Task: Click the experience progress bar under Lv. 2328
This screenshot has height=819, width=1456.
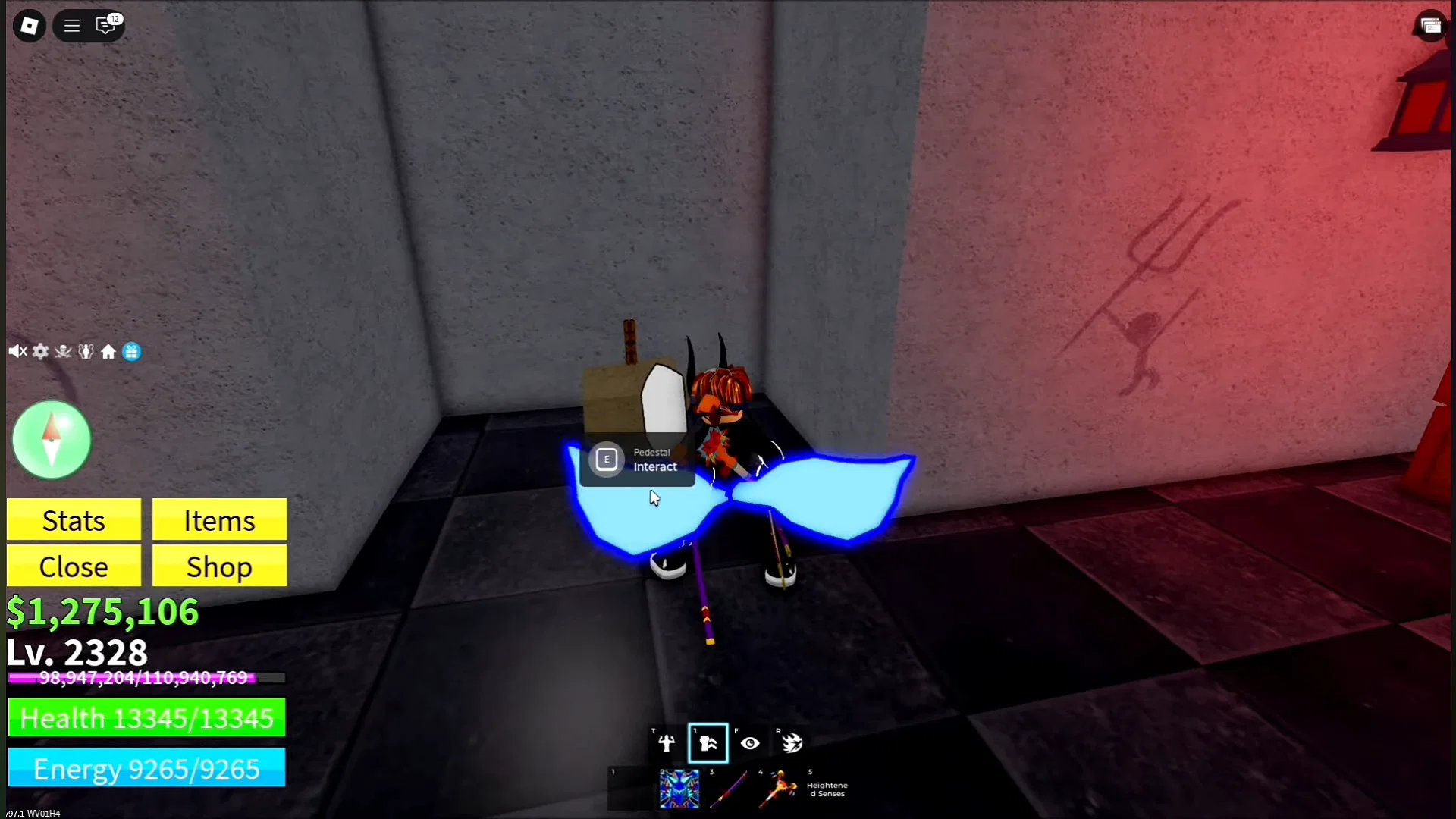Action: pyautogui.click(x=144, y=678)
